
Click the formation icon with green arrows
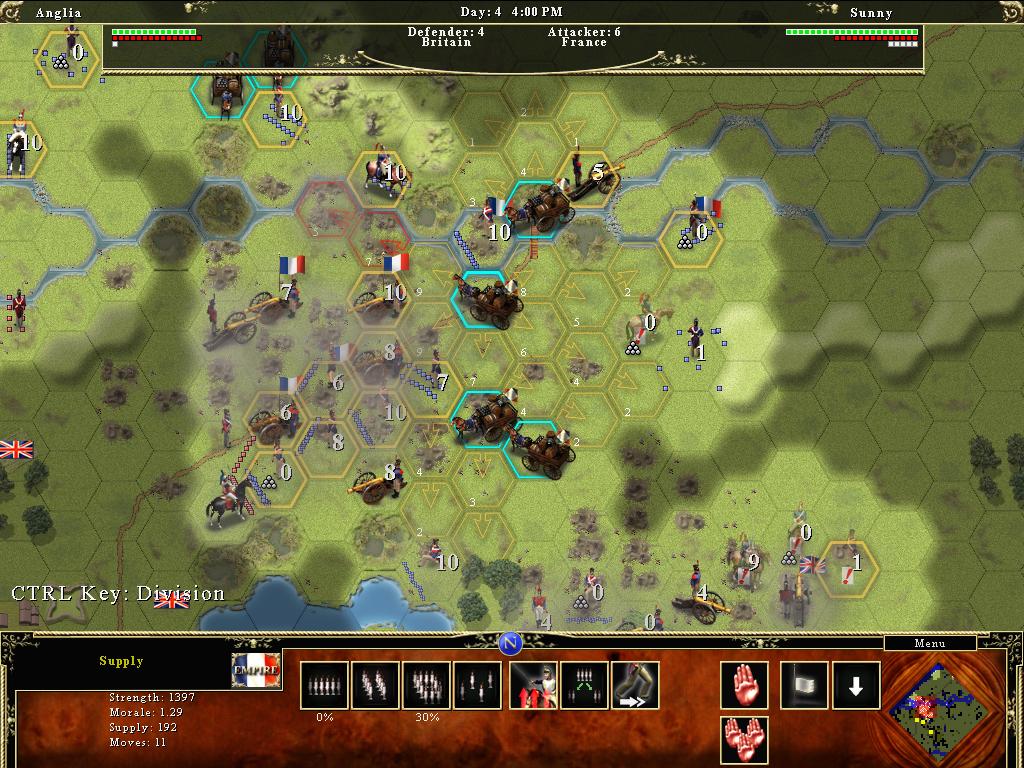(x=584, y=685)
